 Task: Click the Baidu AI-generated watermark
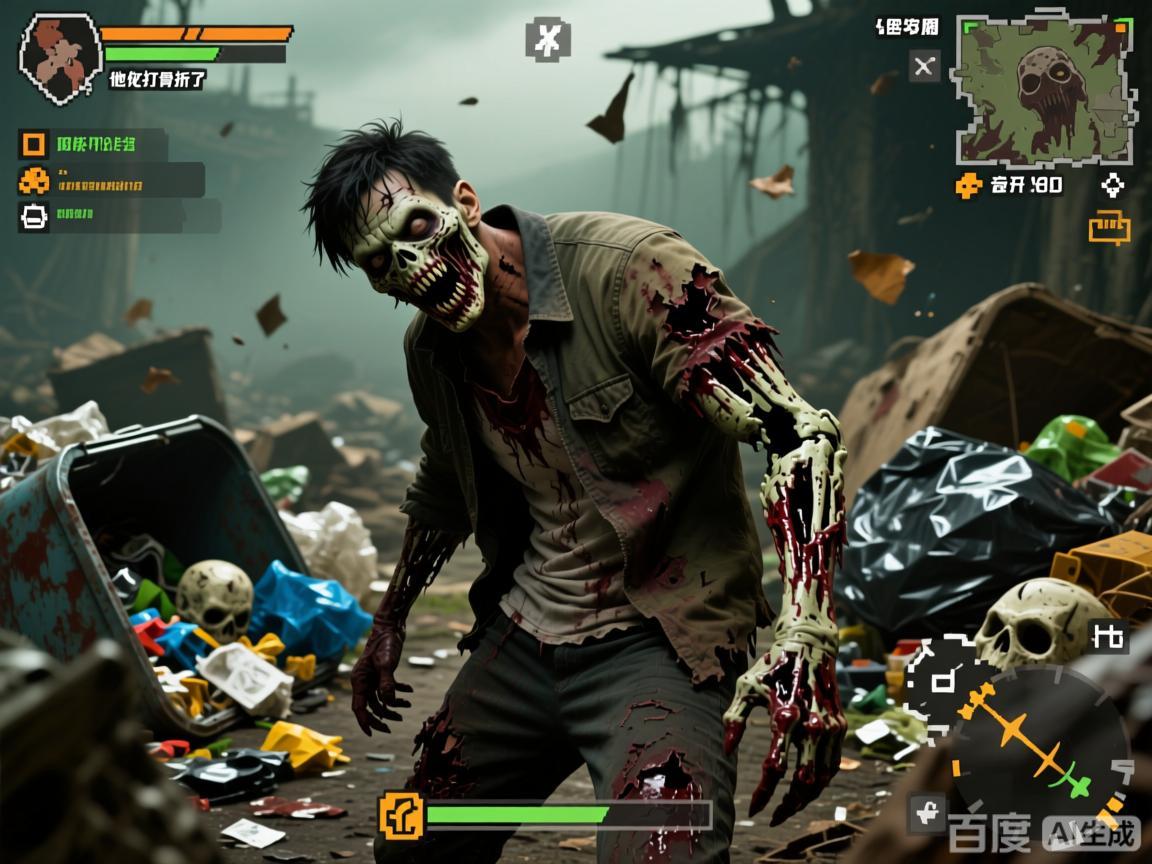[1043, 832]
